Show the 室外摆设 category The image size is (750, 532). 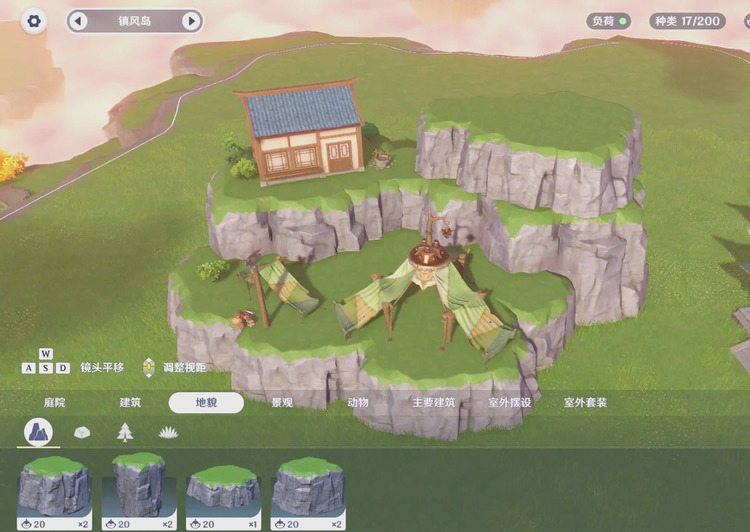coord(509,403)
